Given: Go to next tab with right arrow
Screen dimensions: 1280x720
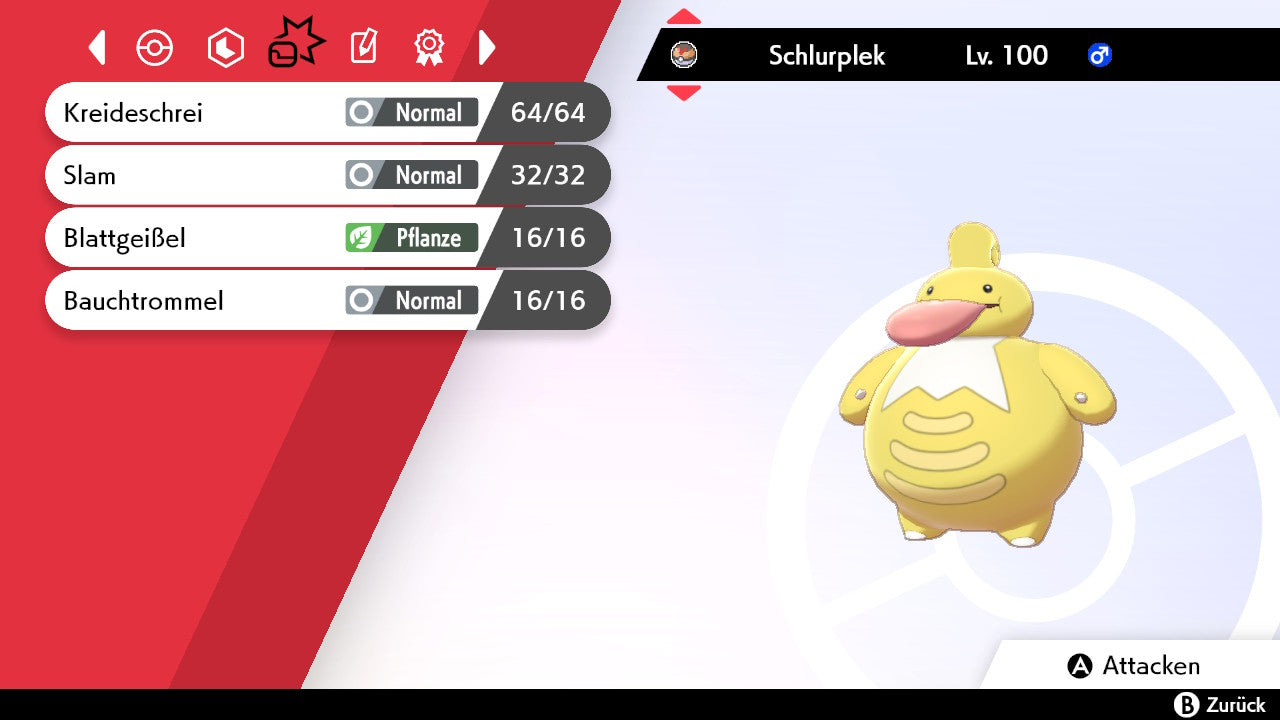Looking at the screenshot, I should pyautogui.click(x=487, y=47).
